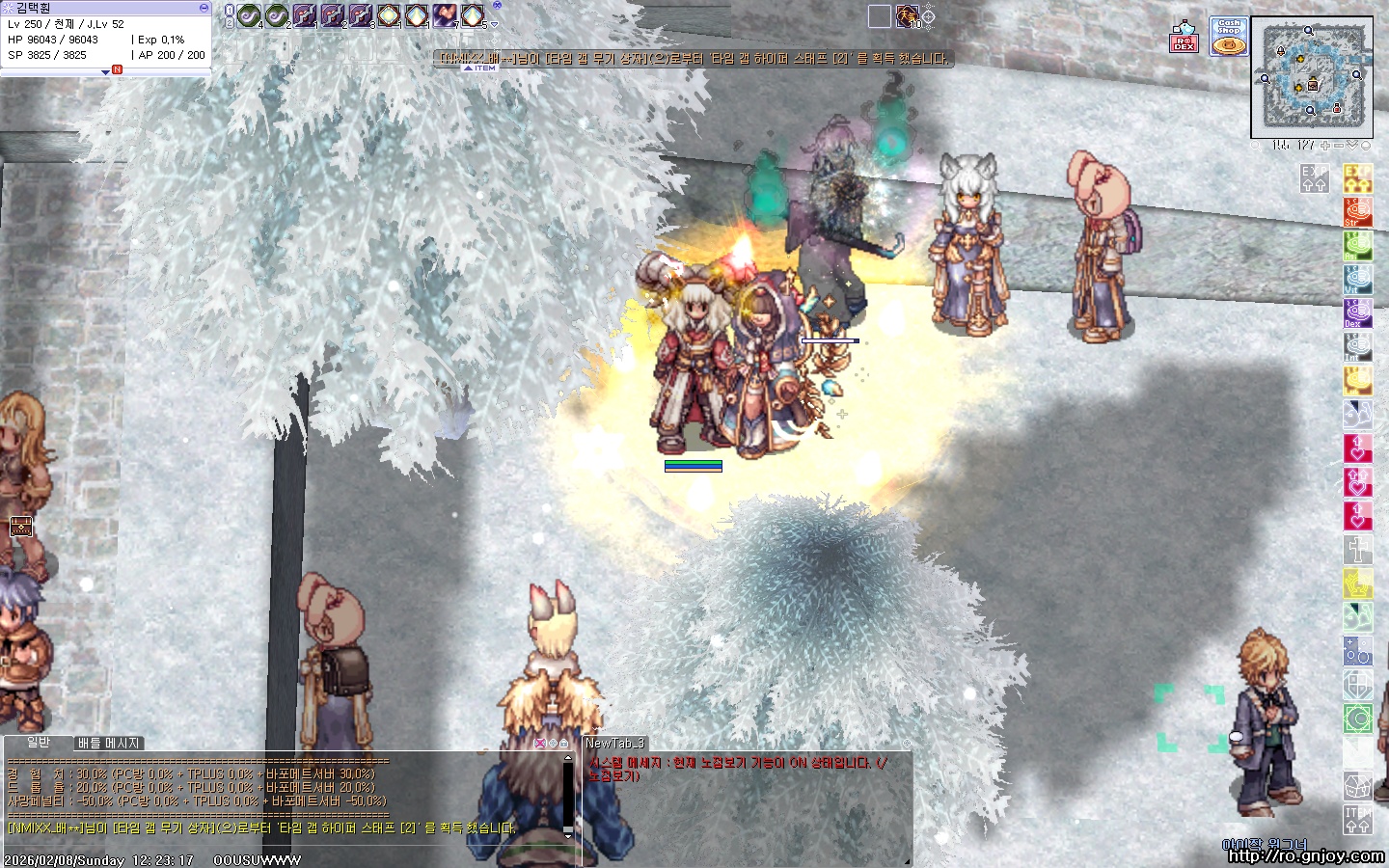Use the purple winged skill in hotbar
This screenshot has width=1389, height=868.
[445, 15]
